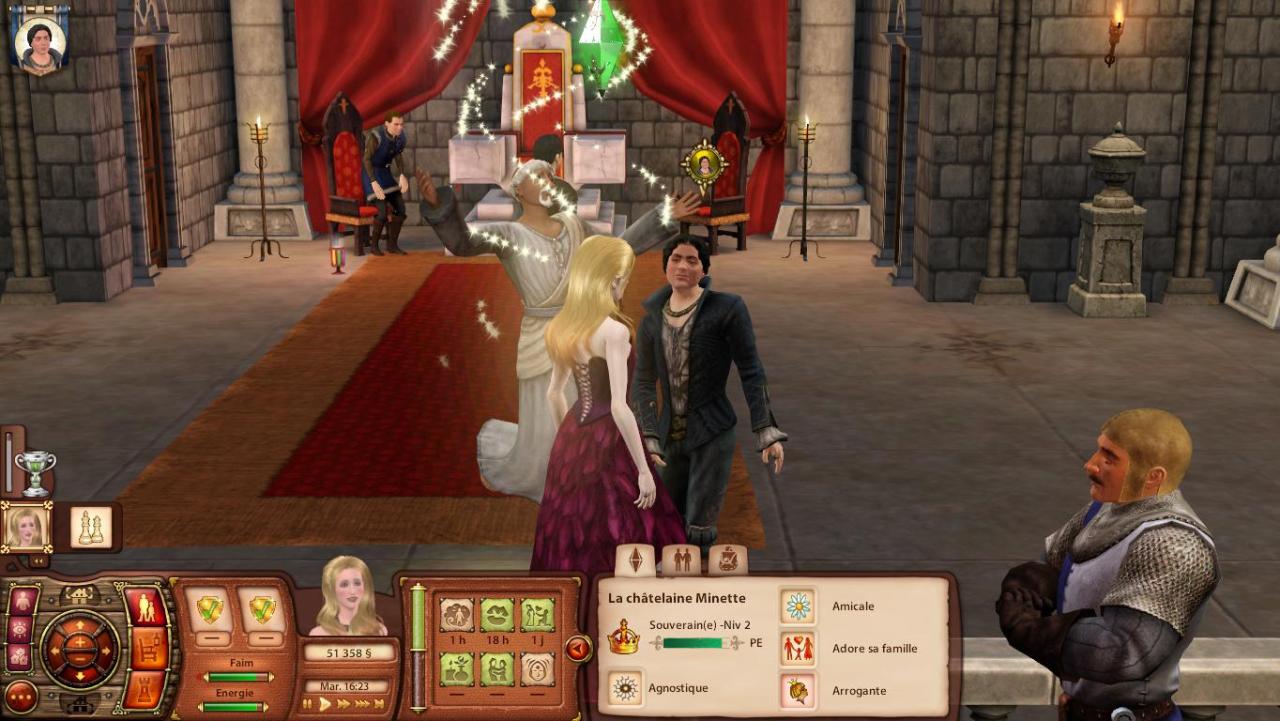The image size is (1280, 721).
Task: Set game speed to double fast-forward
Action: 344,705
